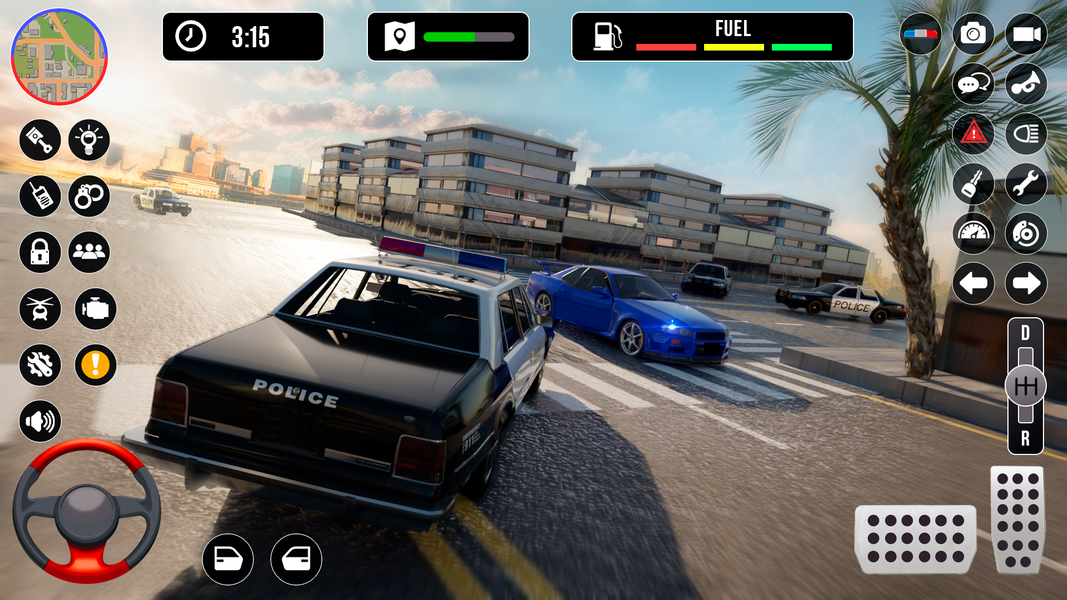Click the gear shifter knob
The height and width of the screenshot is (600, 1067).
[x=1025, y=386]
